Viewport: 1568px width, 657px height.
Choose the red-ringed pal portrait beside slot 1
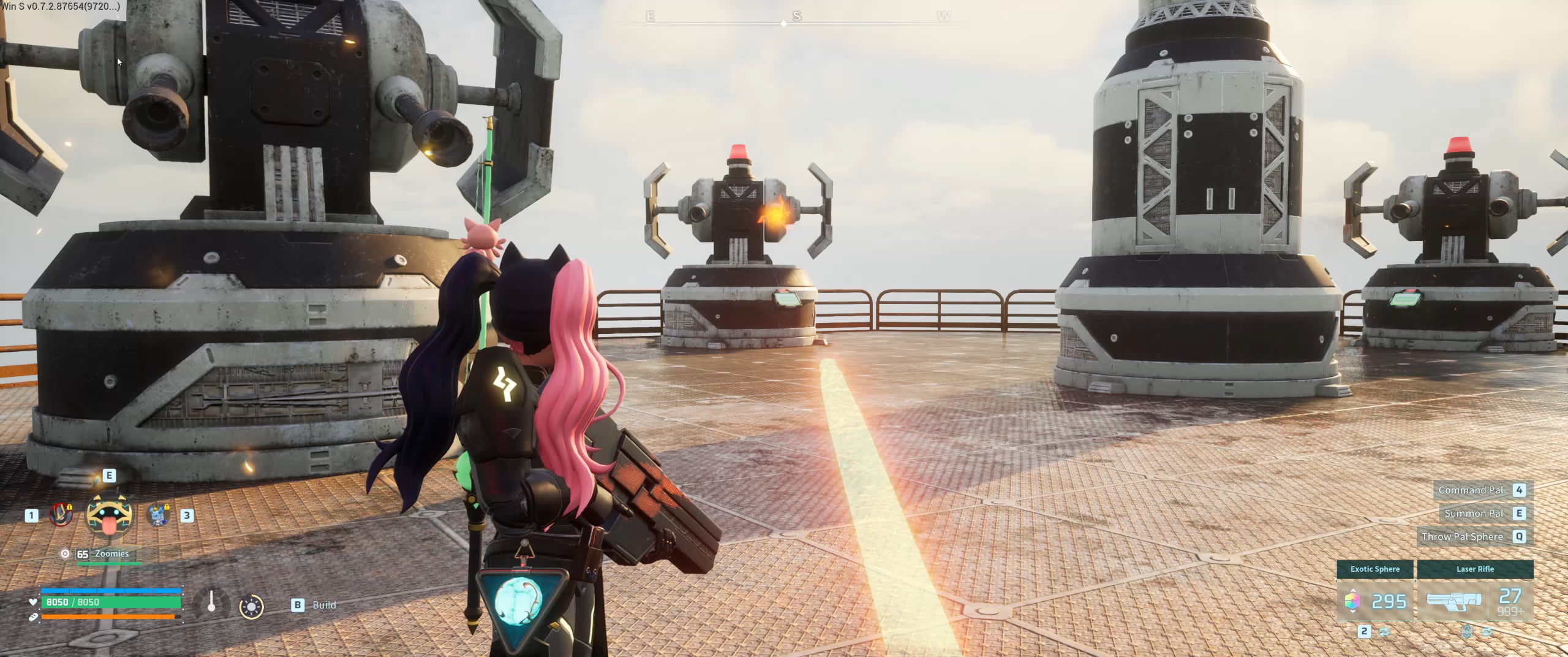click(60, 515)
